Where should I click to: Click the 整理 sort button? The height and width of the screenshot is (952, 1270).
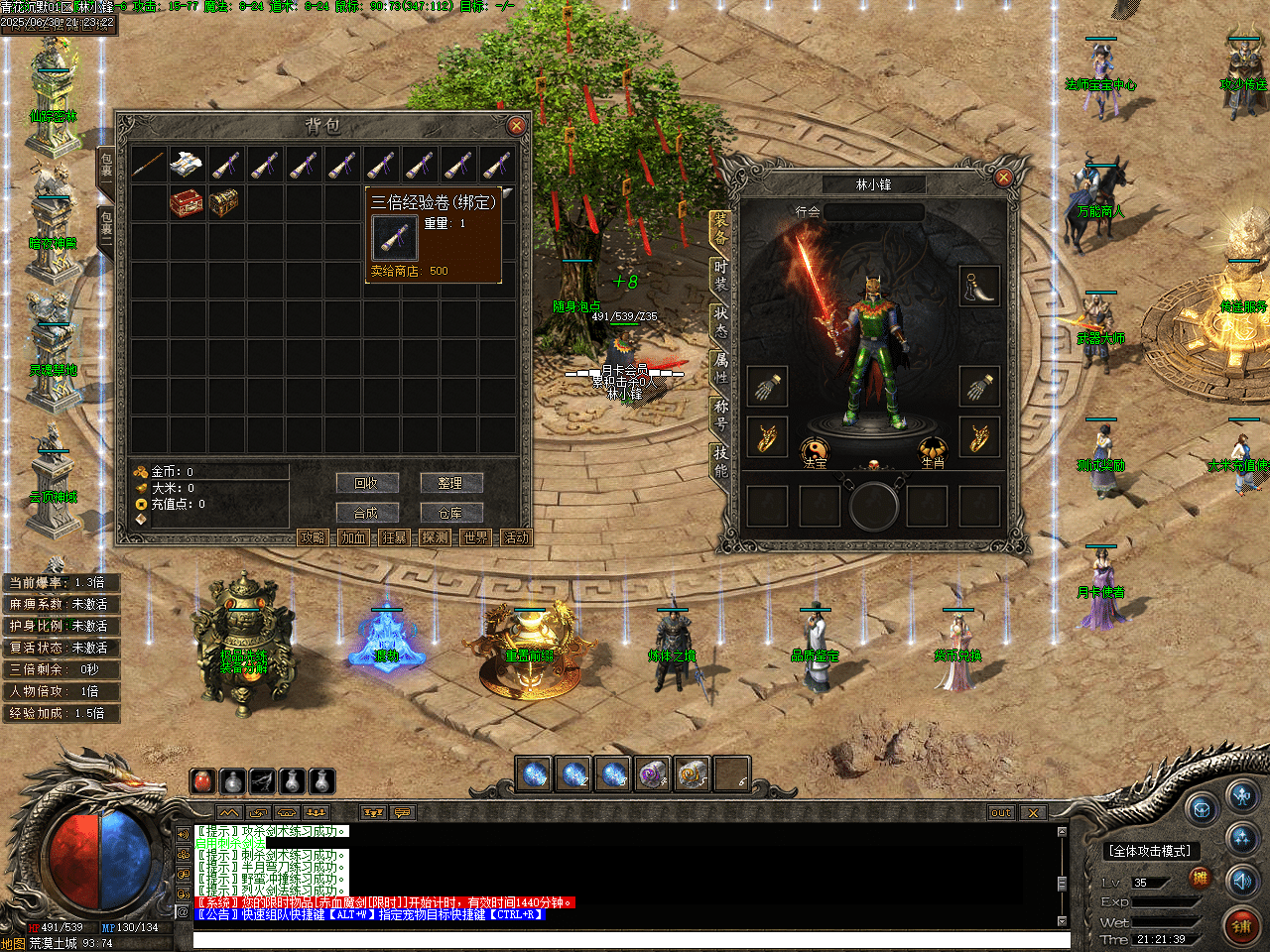click(x=449, y=483)
